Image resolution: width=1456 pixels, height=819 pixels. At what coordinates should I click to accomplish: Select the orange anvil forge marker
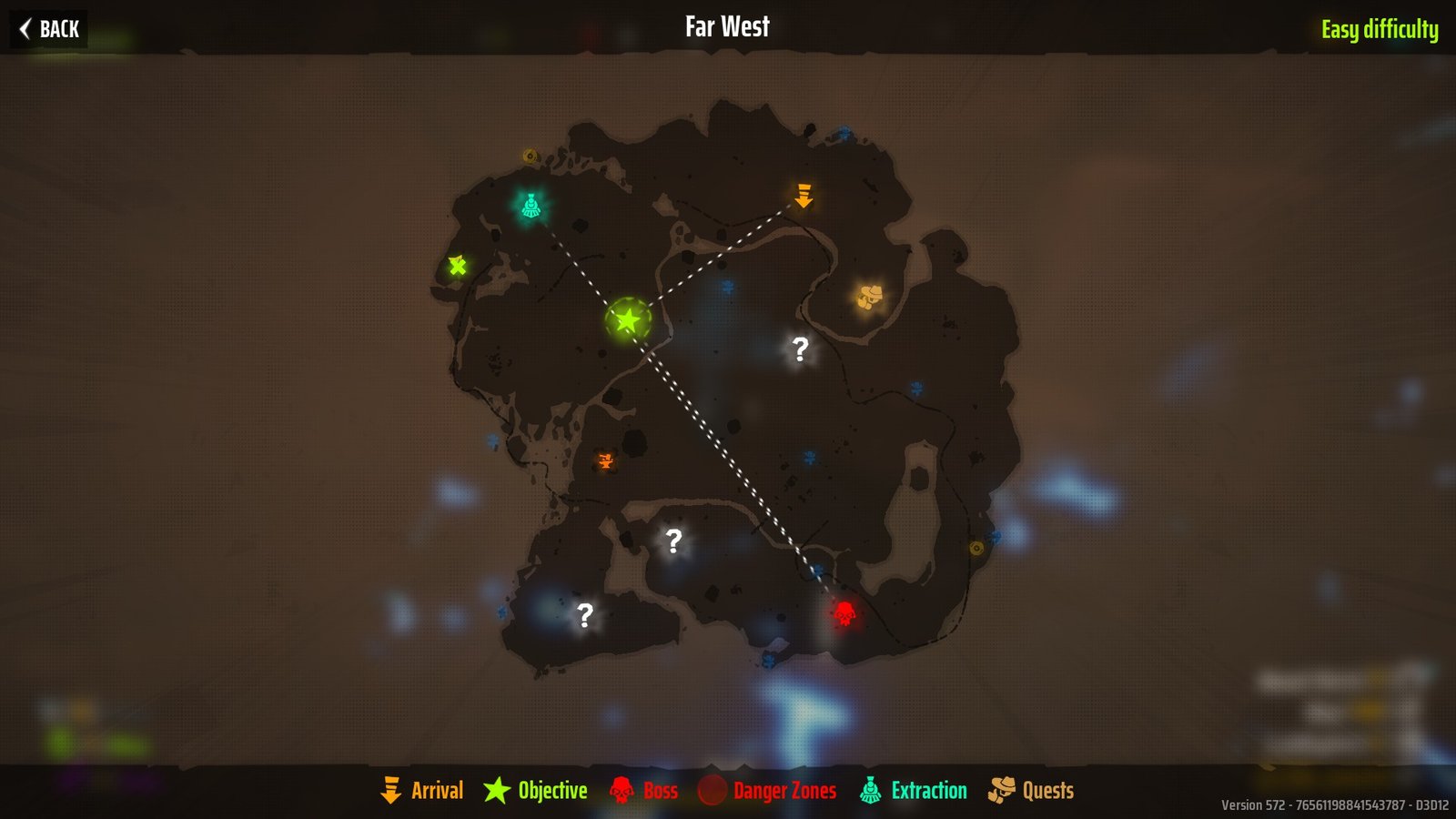[605, 461]
